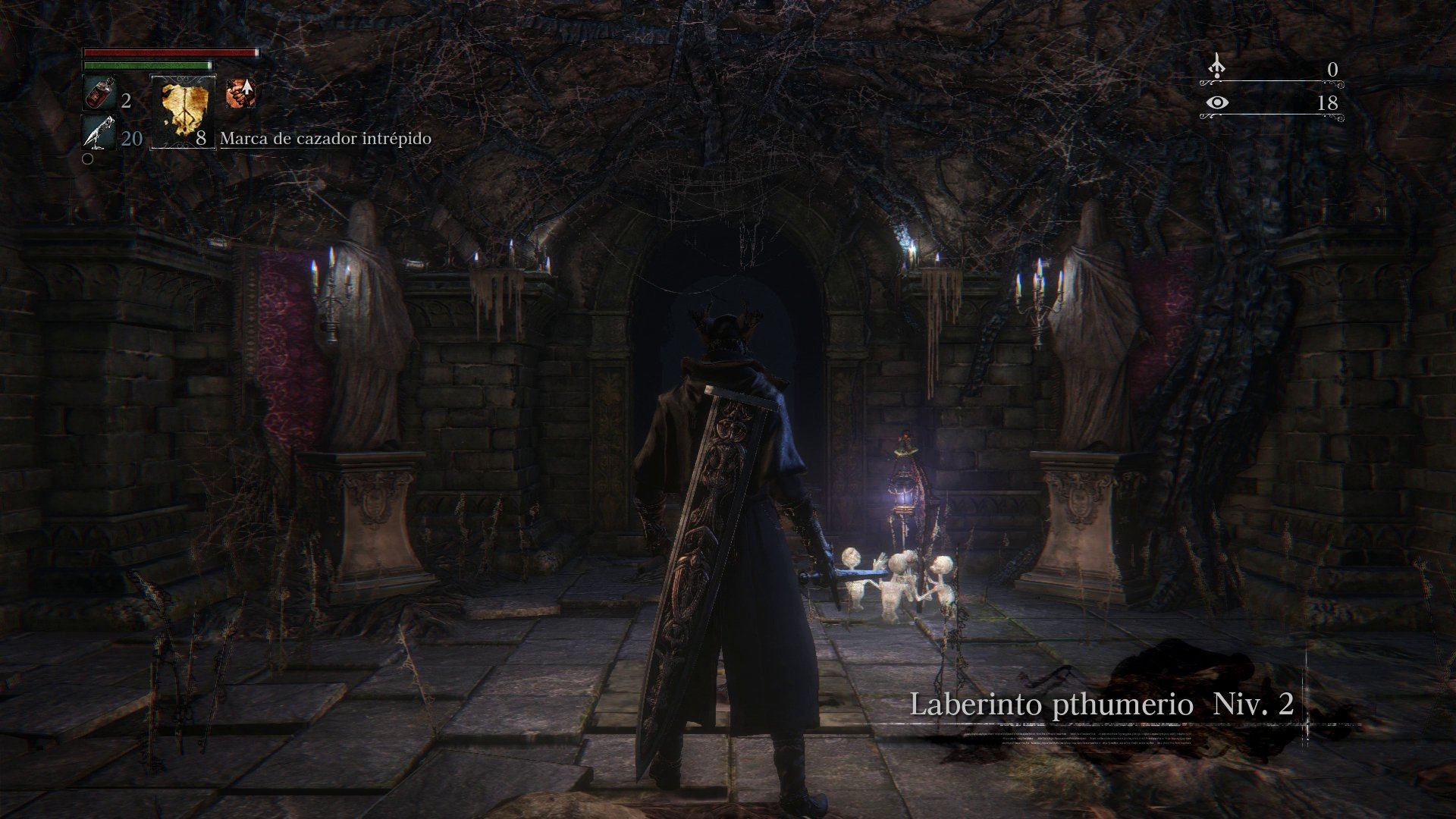Click the red health bar
Screen dimensions: 1456x819
(167, 52)
